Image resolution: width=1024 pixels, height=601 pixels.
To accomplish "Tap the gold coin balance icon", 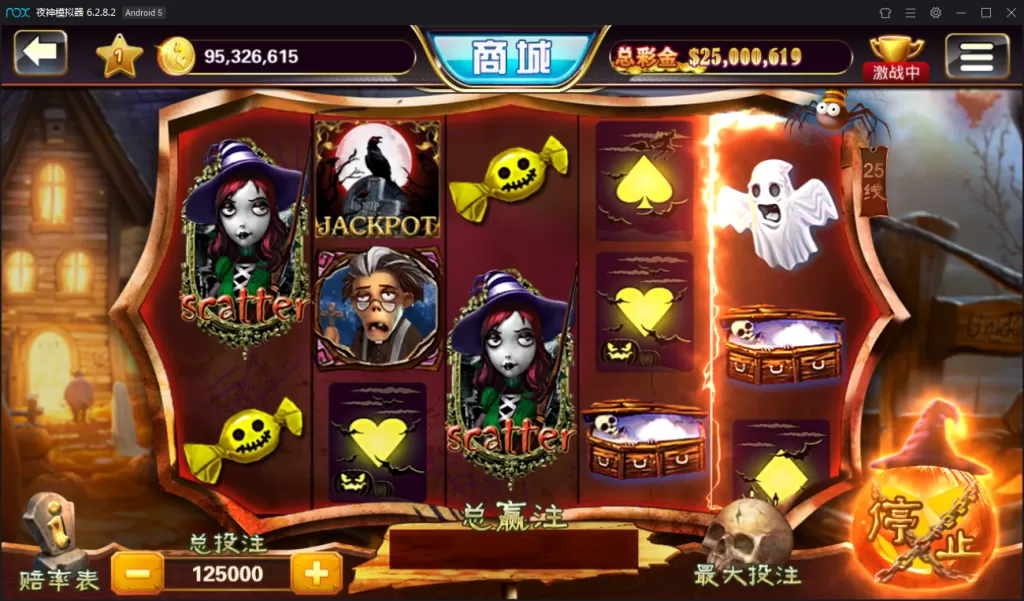I will [176, 57].
